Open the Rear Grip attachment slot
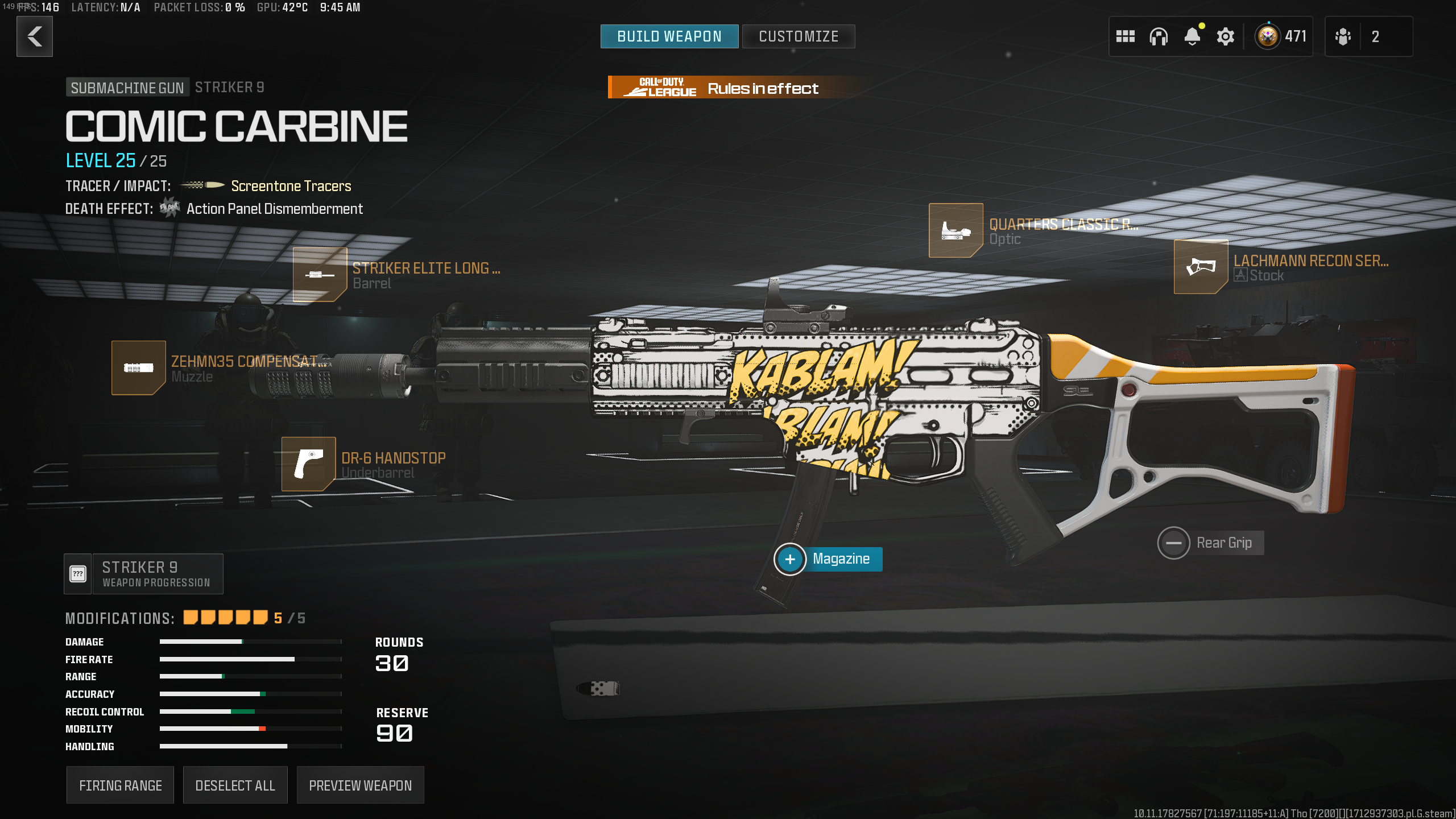 pos(1173,543)
